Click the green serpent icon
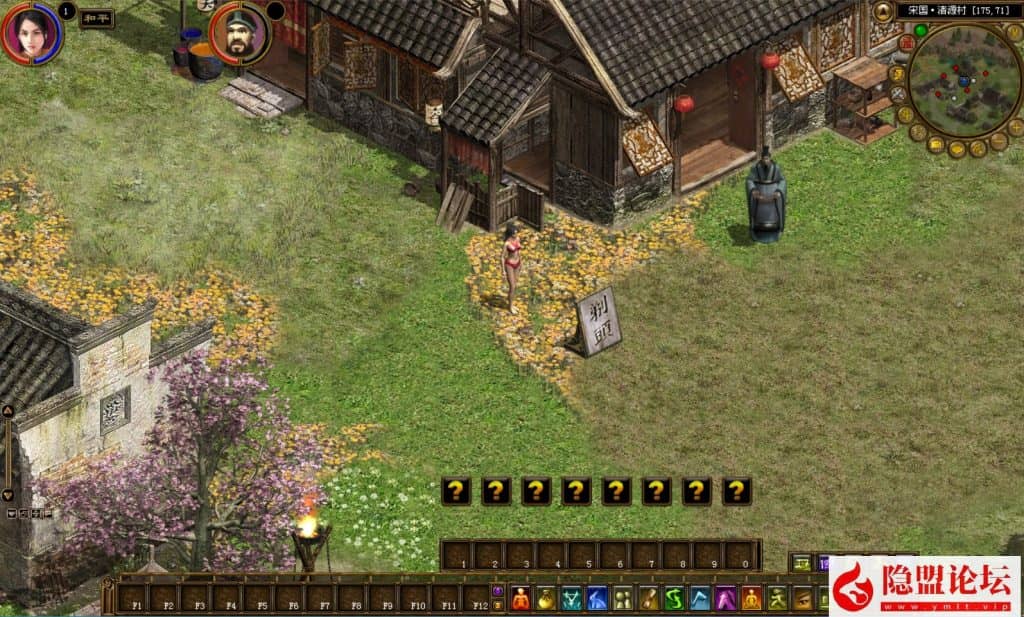The image size is (1024, 617). 674,599
